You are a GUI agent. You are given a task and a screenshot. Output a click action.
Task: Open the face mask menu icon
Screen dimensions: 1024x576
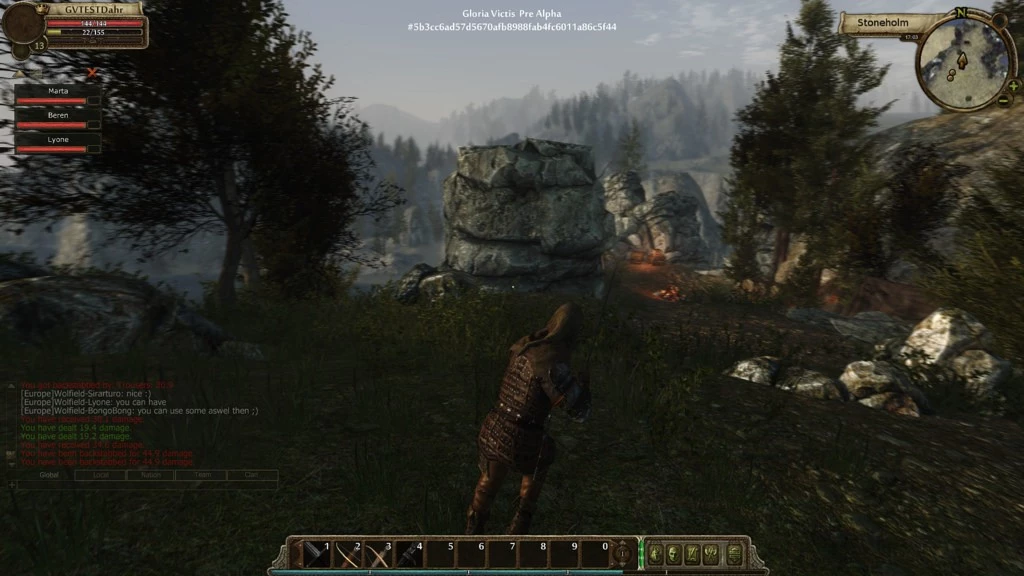(x=674, y=553)
